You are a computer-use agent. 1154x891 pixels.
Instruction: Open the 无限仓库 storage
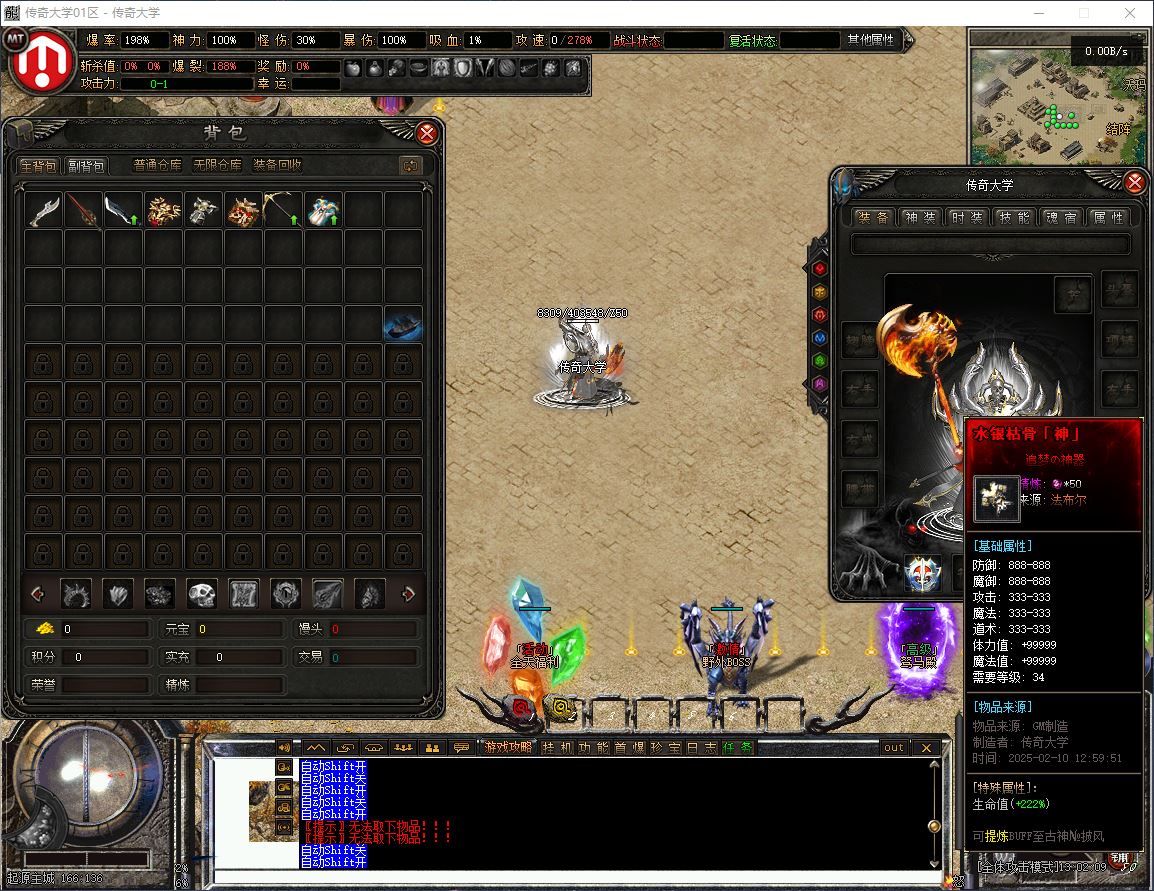[217, 165]
